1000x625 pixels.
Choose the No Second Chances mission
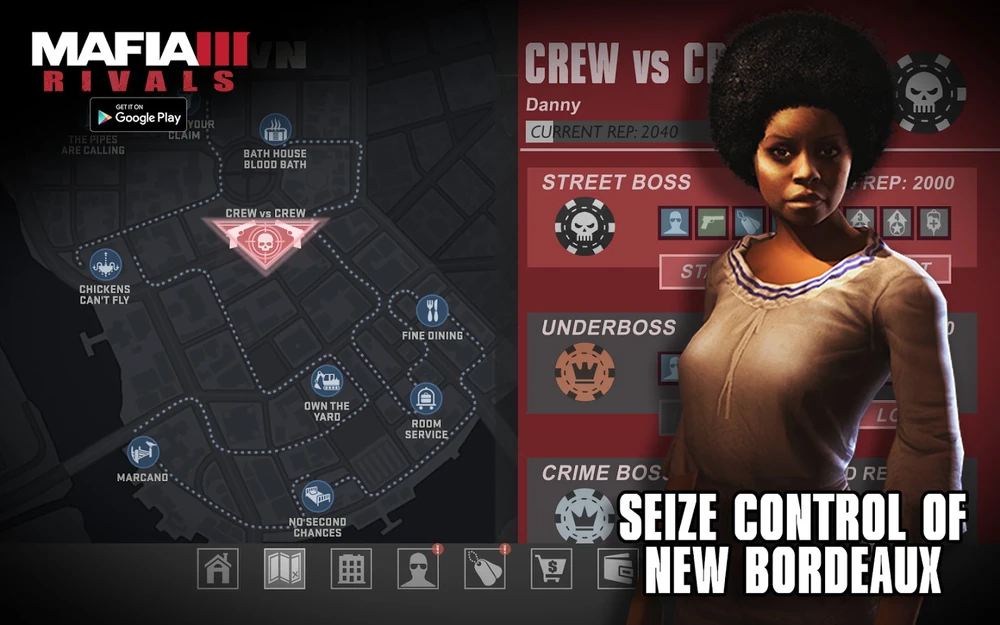(x=318, y=497)
